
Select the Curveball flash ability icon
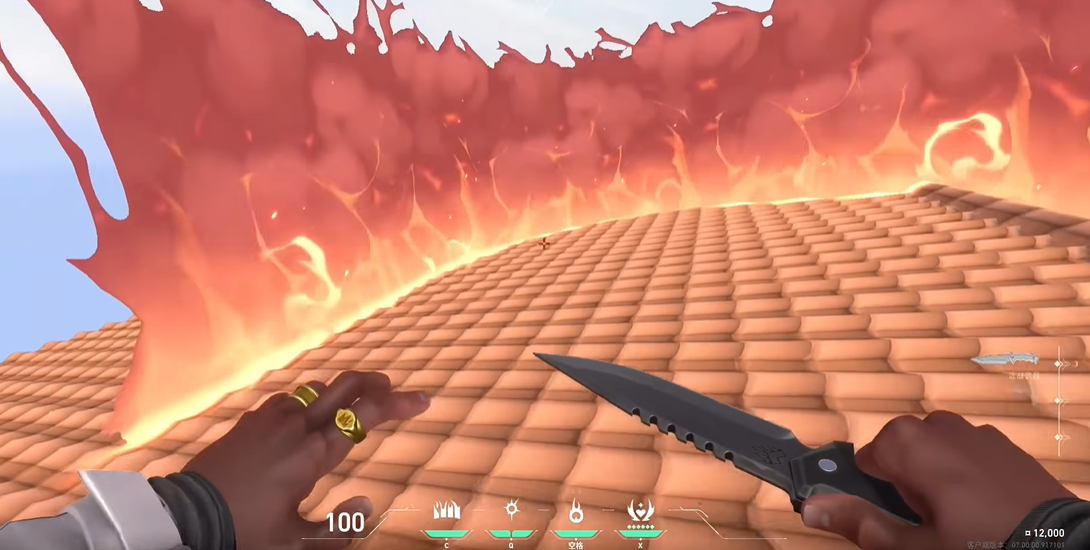tap(512, 510)
